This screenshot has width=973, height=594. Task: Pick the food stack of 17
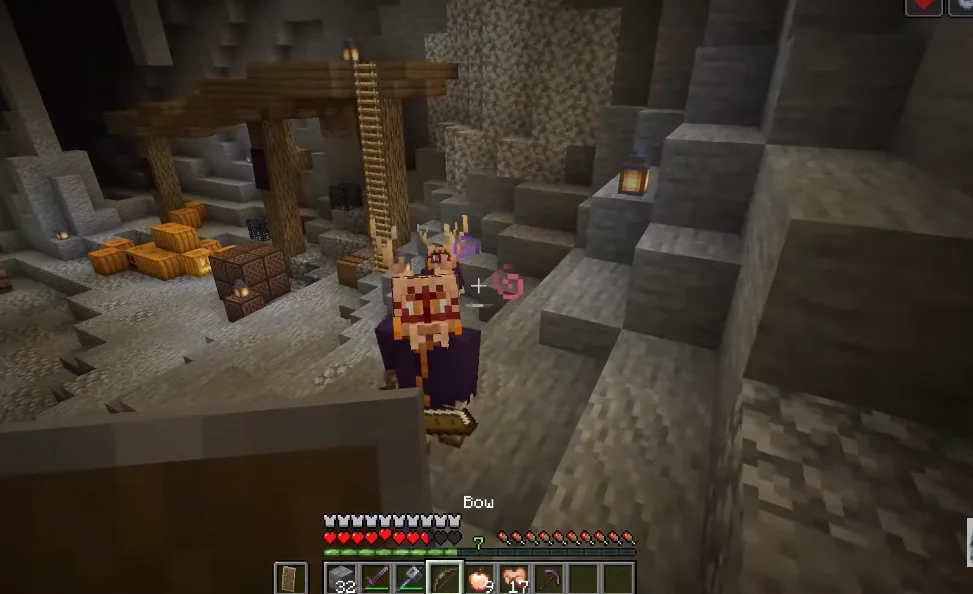pyautogui.click(x=514, y=579)
